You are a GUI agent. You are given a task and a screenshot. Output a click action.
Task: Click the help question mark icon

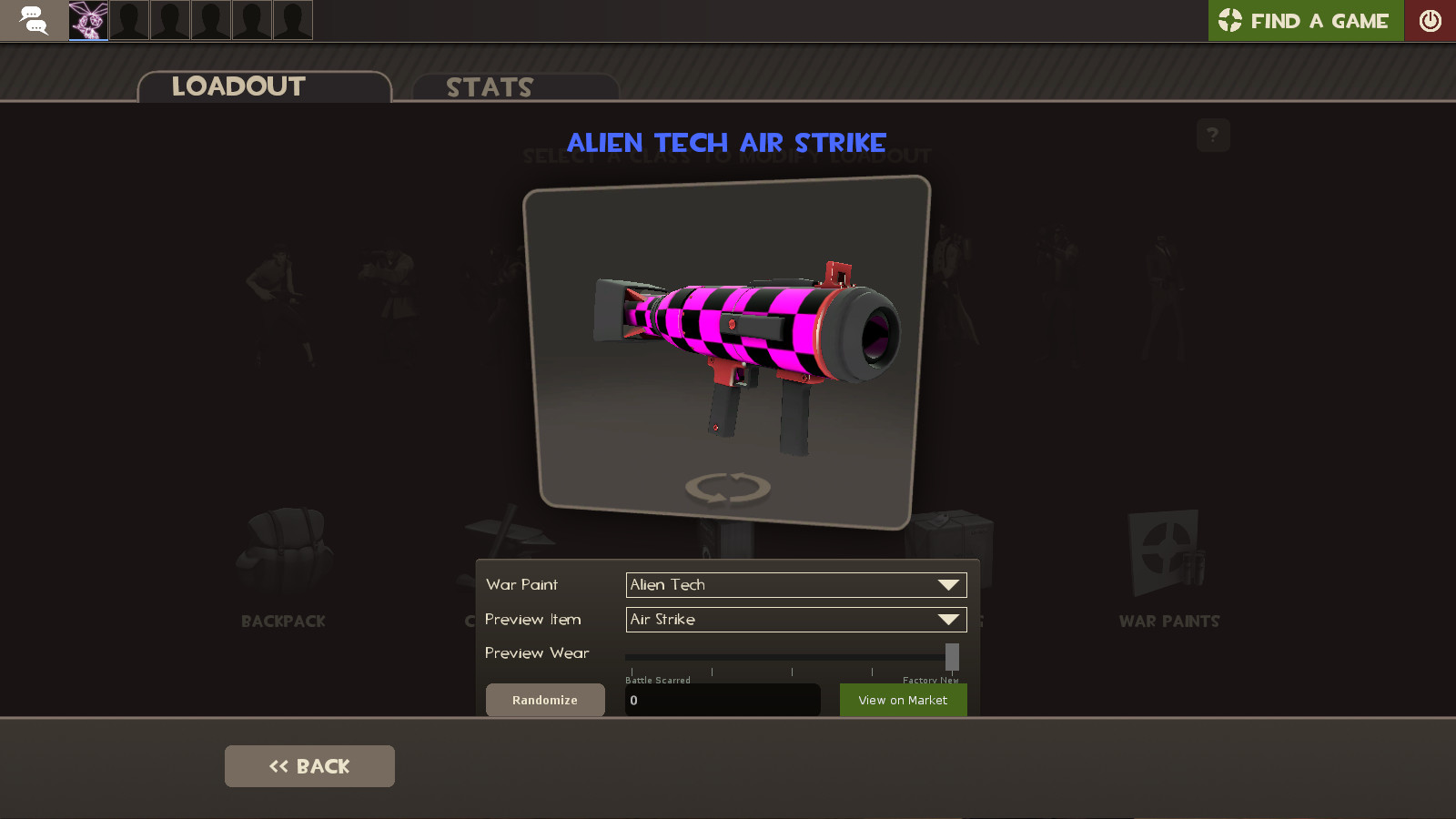[1212, 135]
